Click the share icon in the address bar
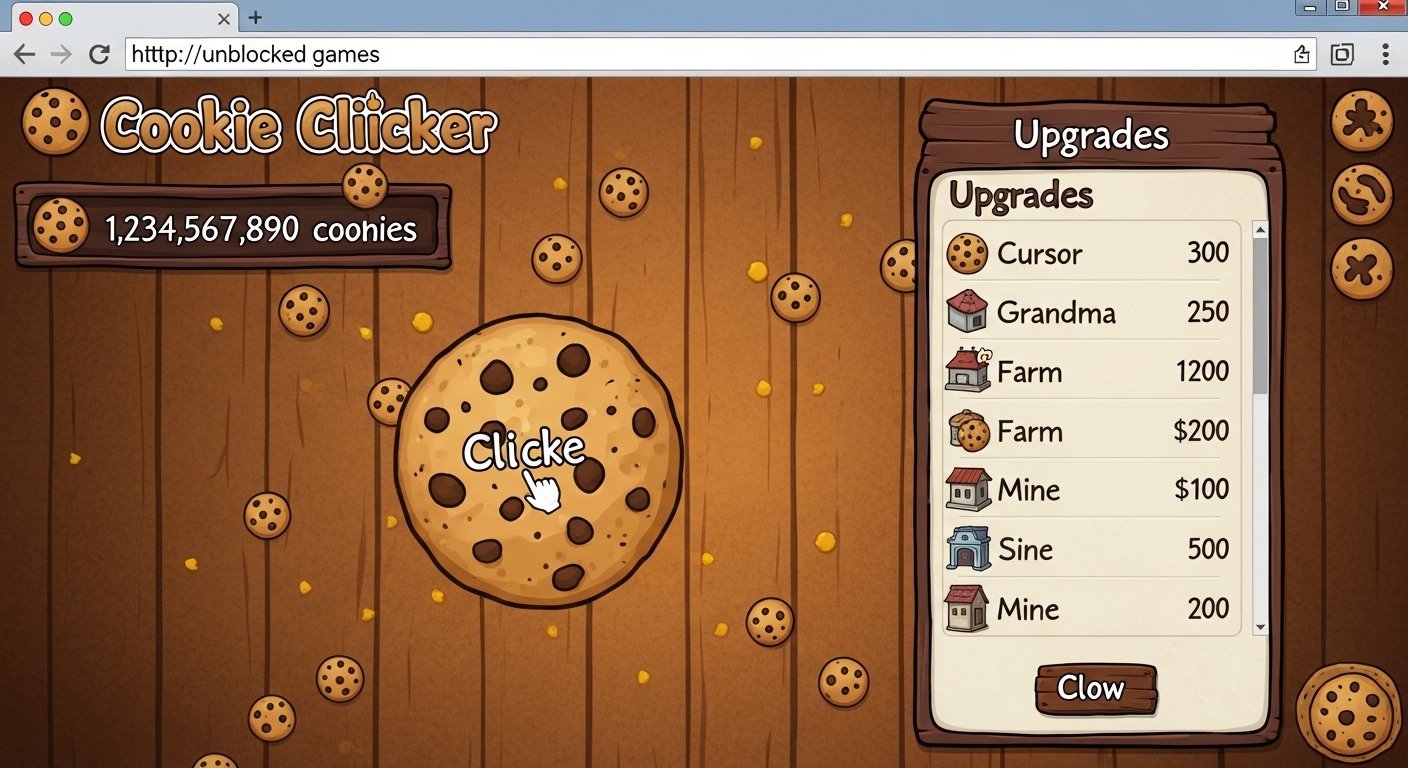 (x=1302, y=54)
